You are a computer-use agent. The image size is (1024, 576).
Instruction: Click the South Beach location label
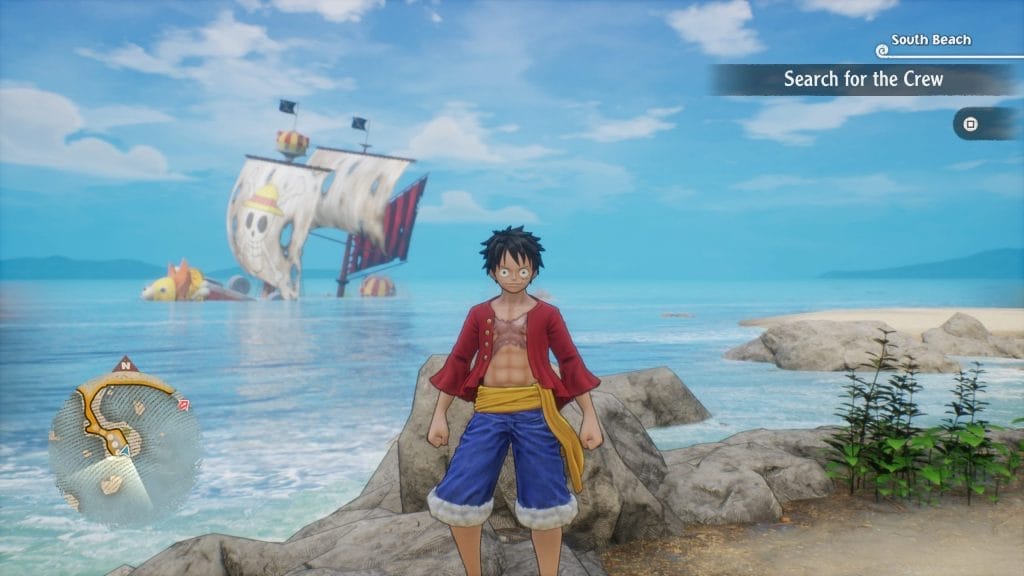[x=930, y=40]
